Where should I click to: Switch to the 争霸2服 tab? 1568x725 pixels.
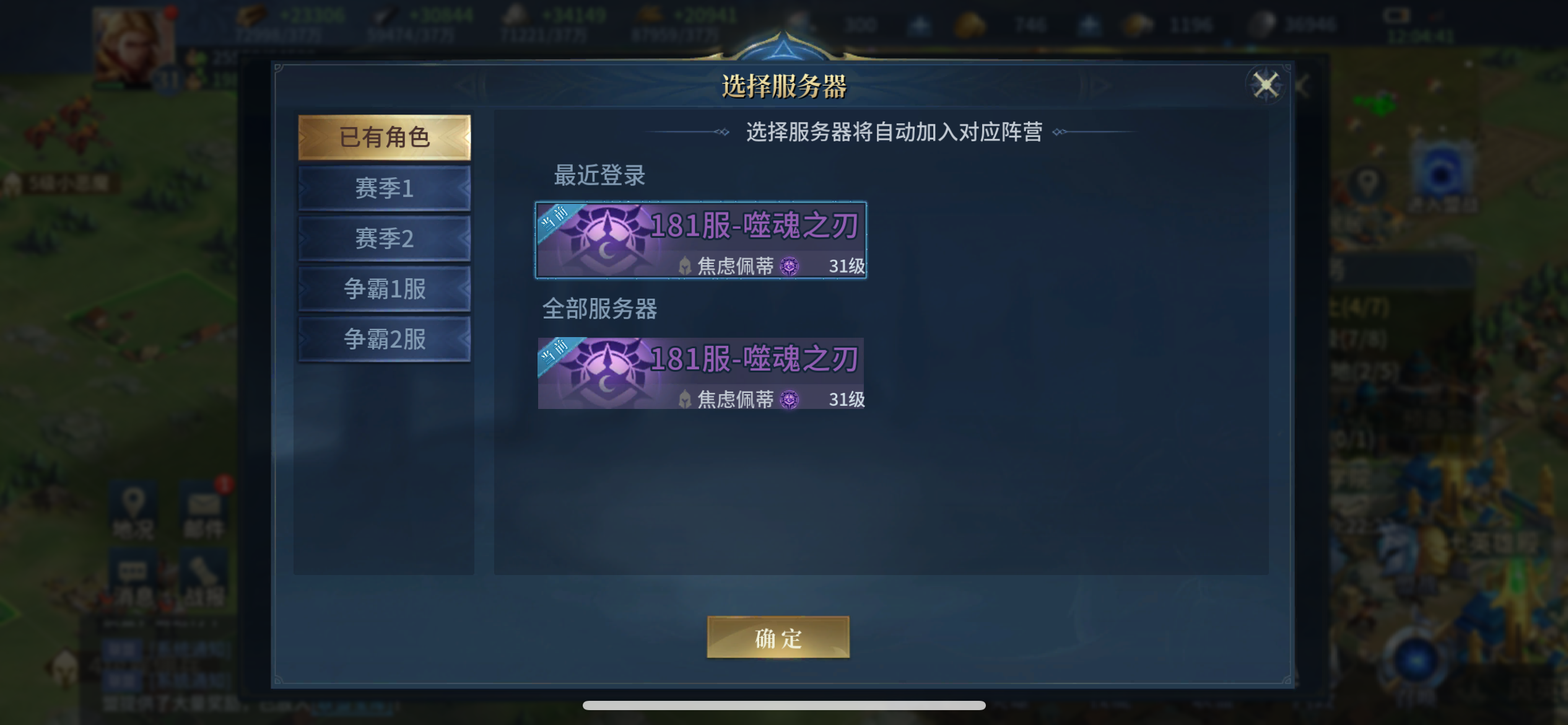pos(385,338)
